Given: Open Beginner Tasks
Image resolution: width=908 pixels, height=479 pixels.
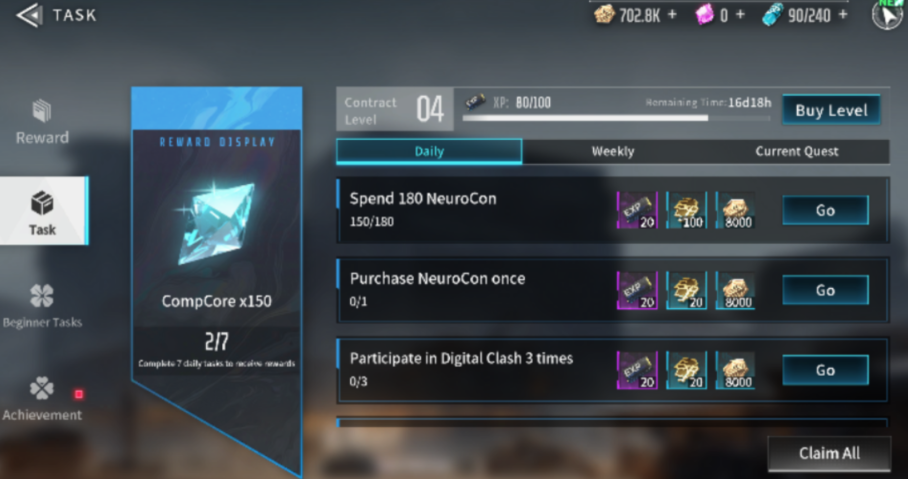Looking at the screenshot, I should pyautogui.click(x=42, y=306).
